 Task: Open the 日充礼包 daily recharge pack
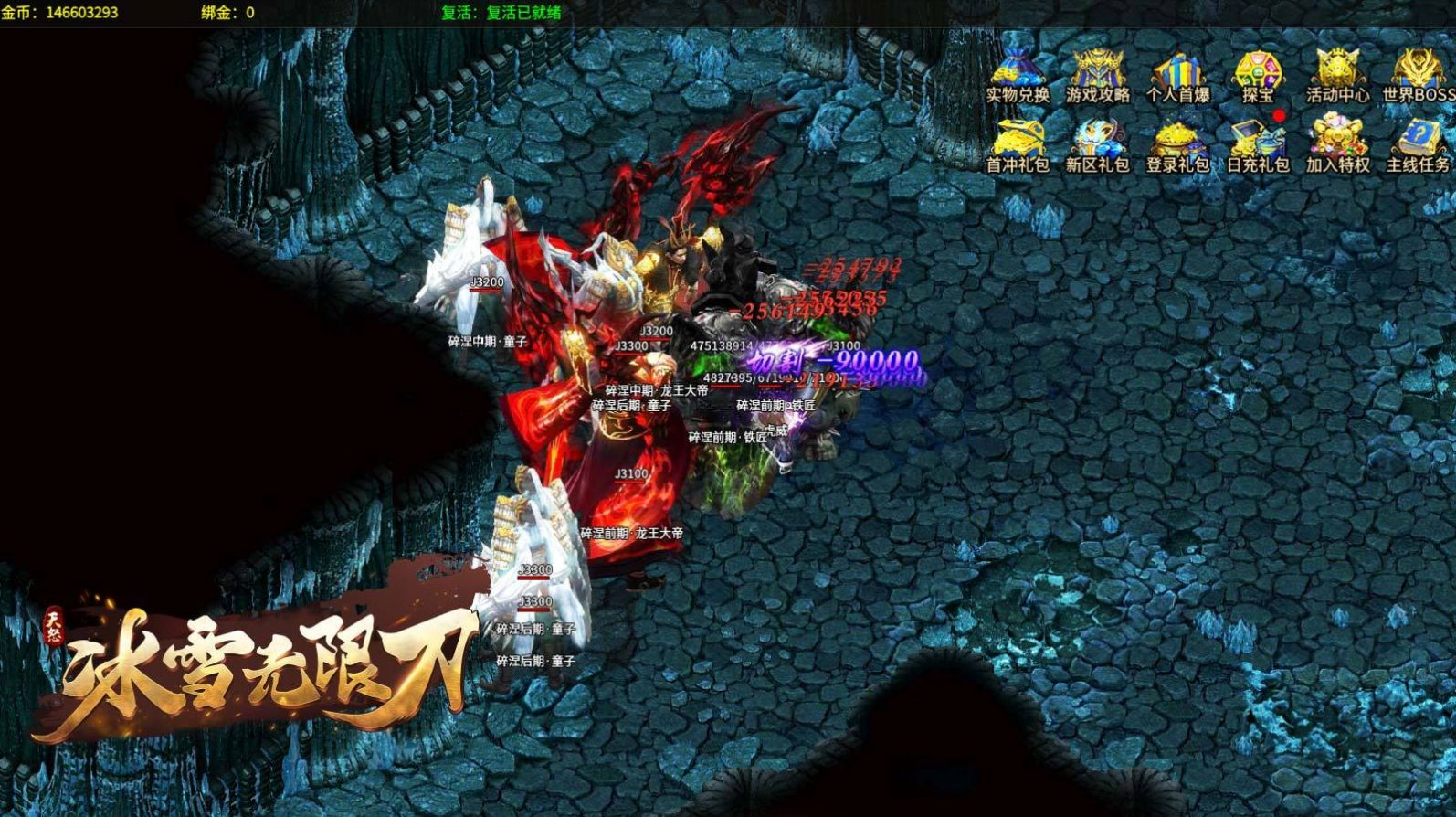coord(1258,143)
